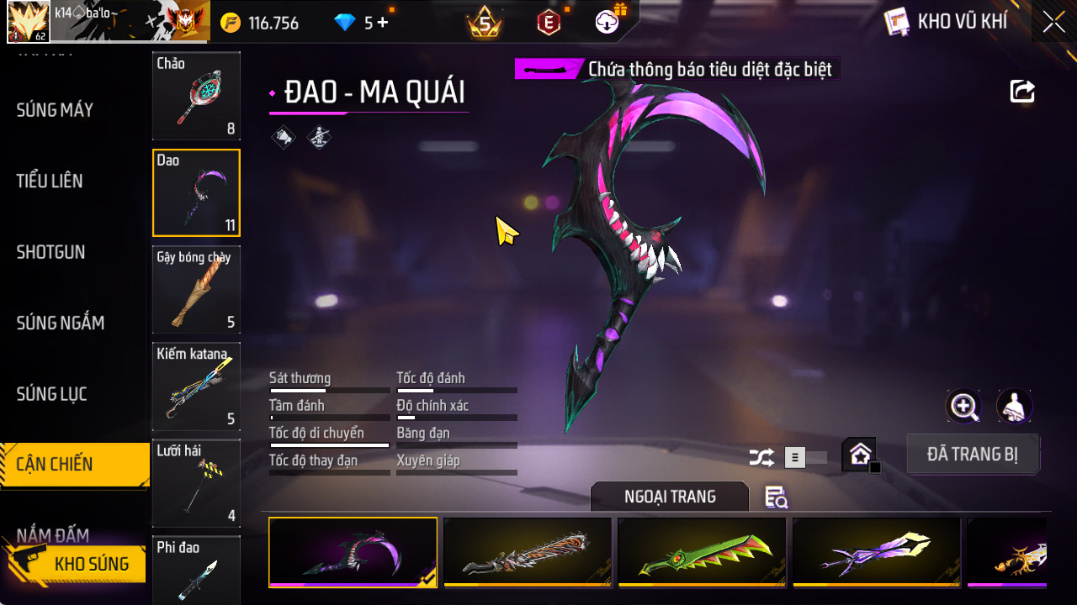Open the Súng Máy weapon category

pyautogui.click(x=55, y=110)
